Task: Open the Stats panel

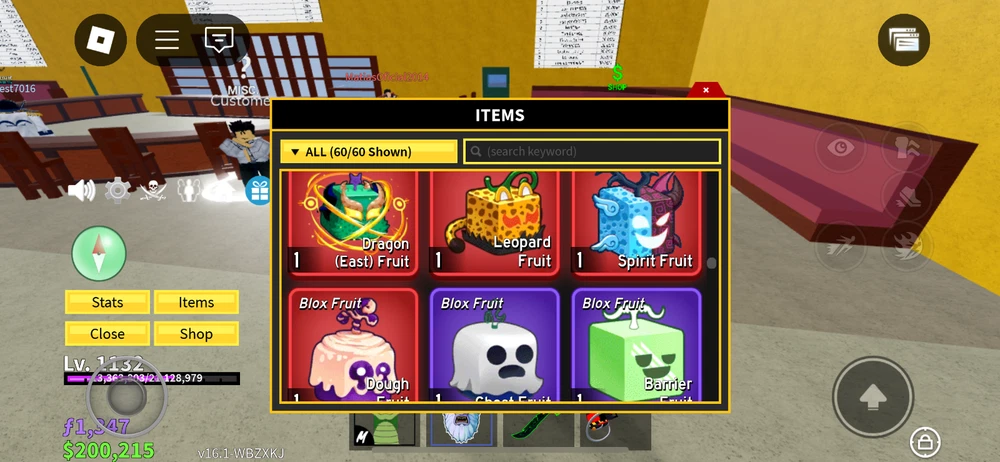Action: (108, 302)
